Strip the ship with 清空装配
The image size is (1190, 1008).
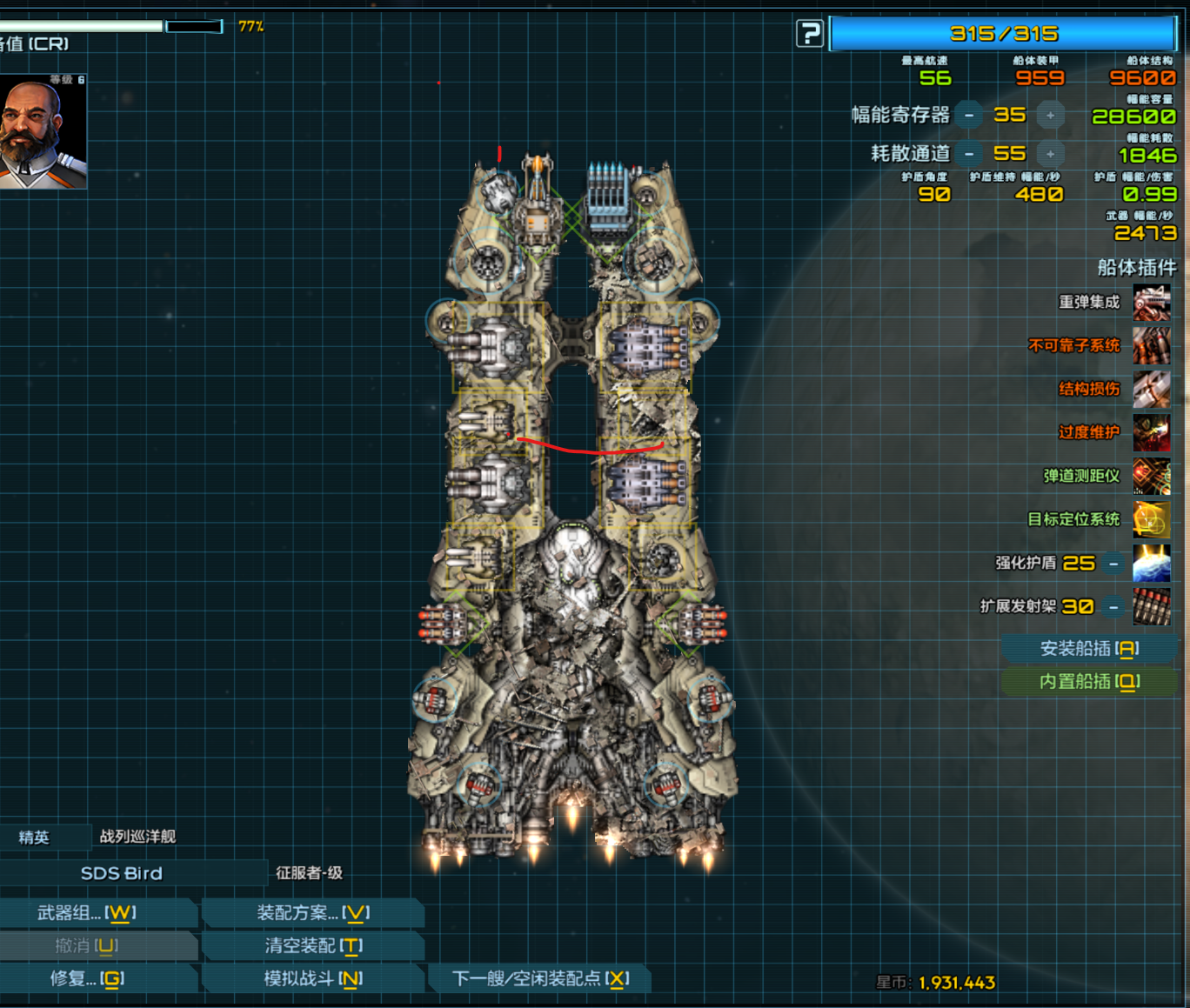[313, 946]
